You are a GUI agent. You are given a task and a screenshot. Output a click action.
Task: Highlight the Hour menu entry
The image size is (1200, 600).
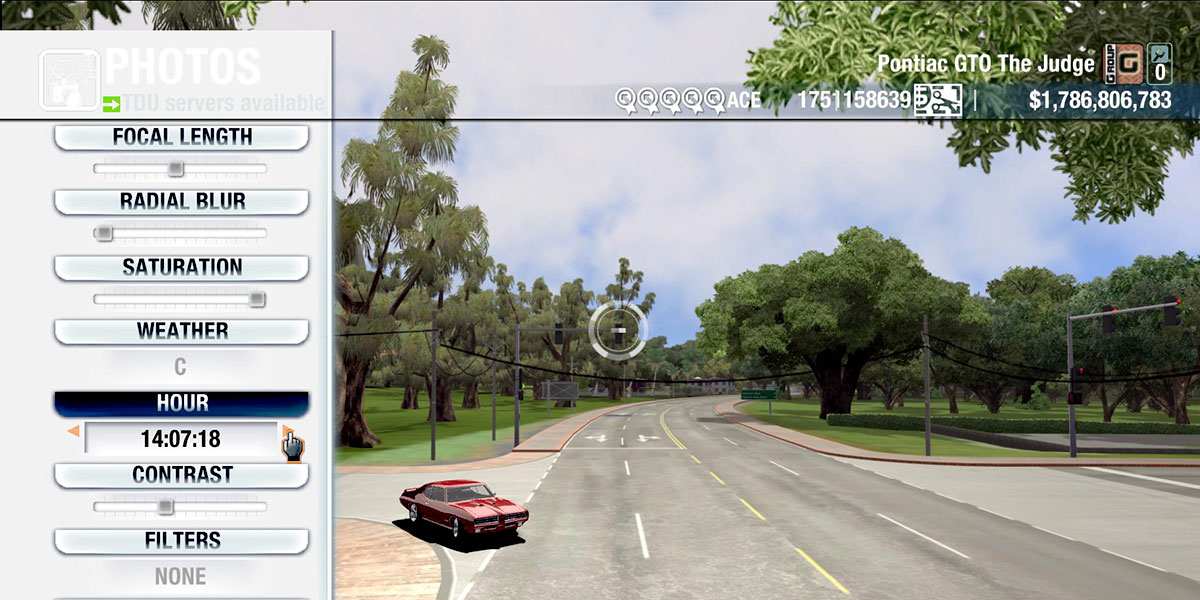[181, 403]
